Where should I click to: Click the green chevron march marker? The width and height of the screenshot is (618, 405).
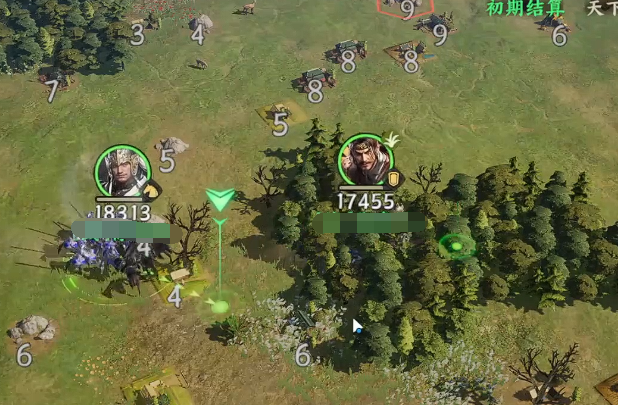point(220,199)
